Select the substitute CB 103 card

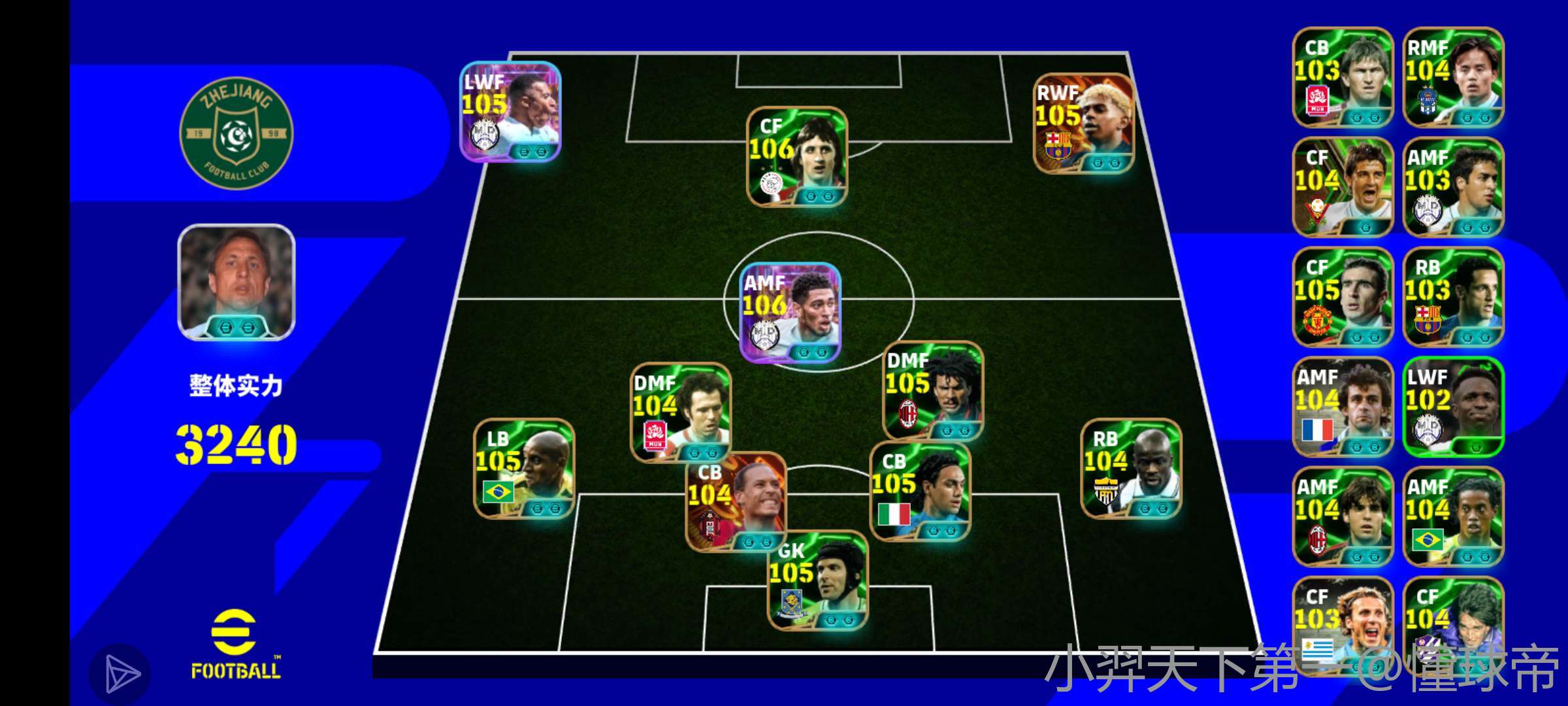click(x=1343, y=77)
